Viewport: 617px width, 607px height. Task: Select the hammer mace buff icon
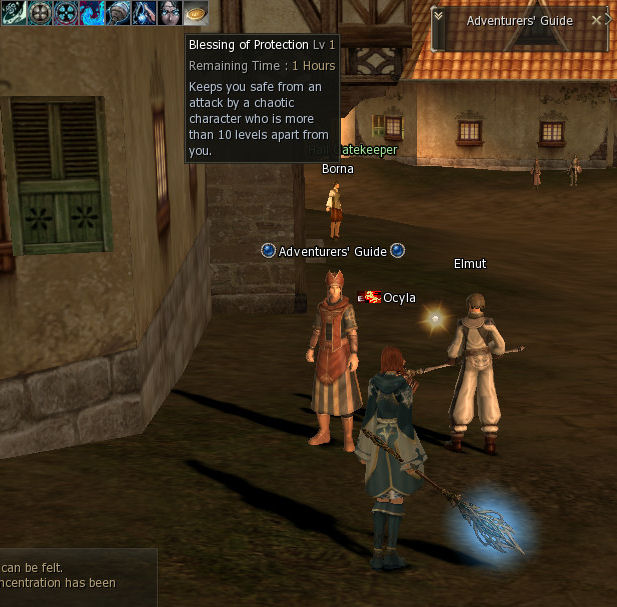(118, 13)
